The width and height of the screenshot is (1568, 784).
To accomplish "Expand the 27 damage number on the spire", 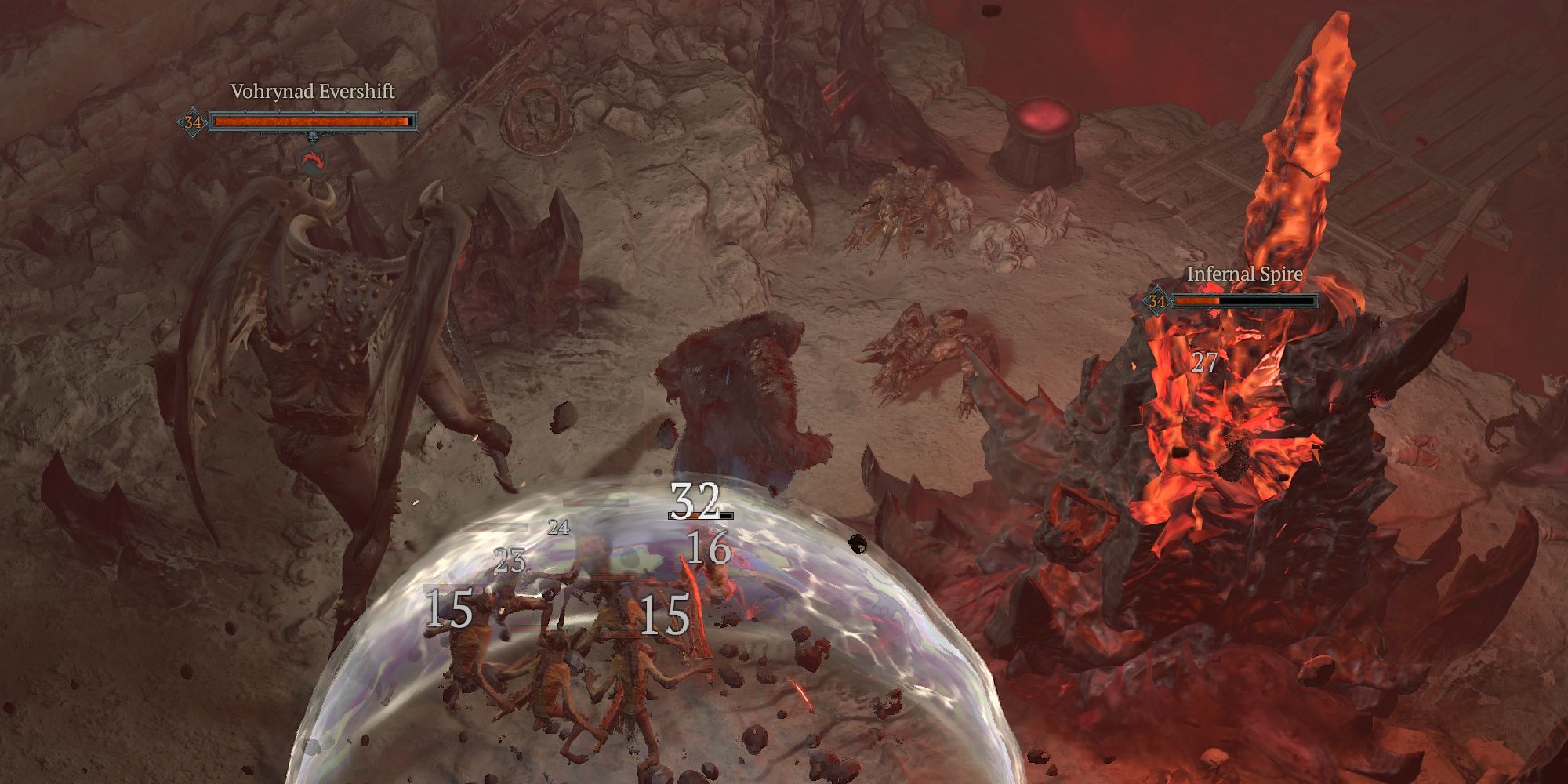I will (1205, 361).
